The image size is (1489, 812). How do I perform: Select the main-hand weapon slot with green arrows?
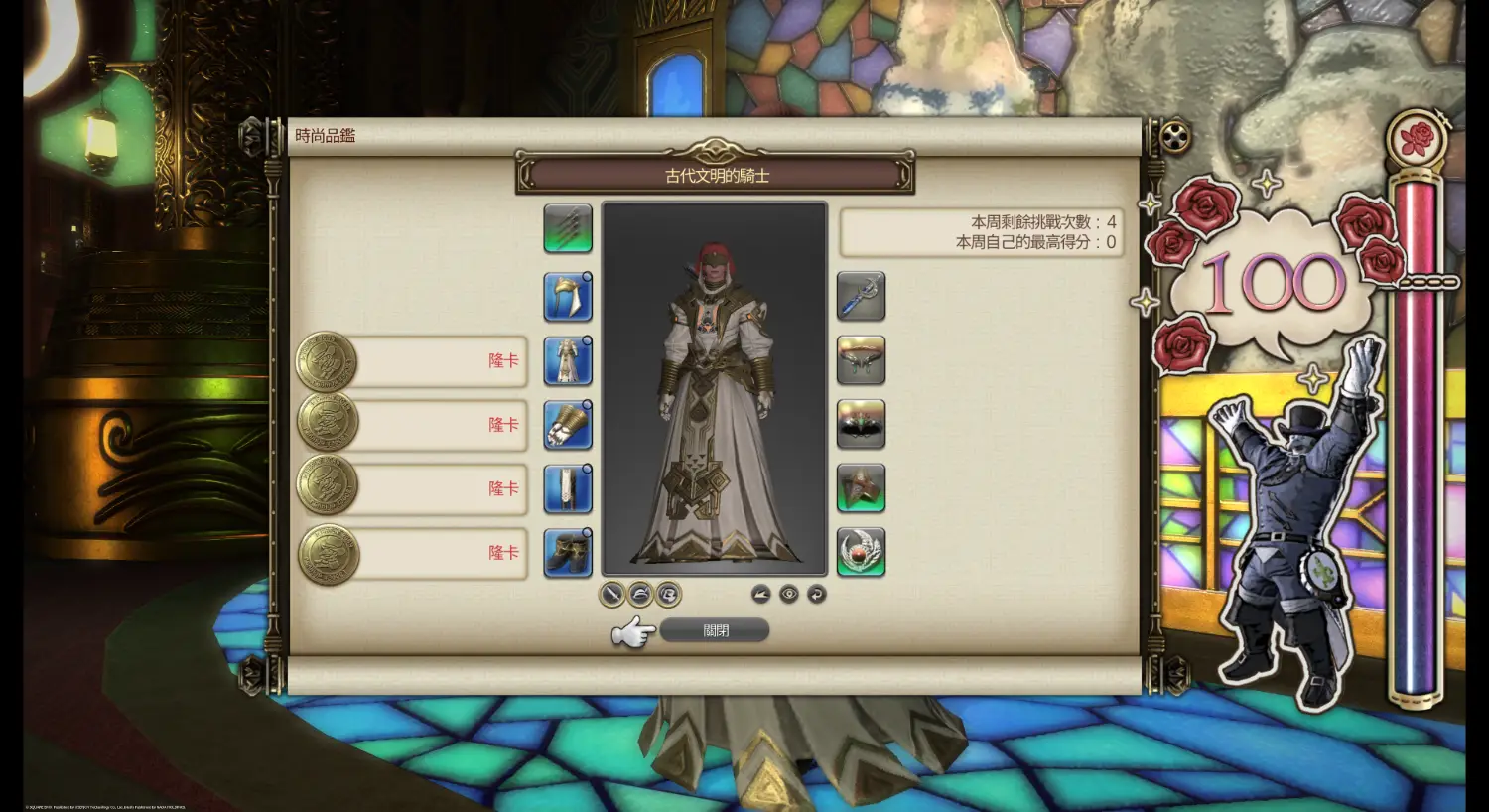click(568, 229)
